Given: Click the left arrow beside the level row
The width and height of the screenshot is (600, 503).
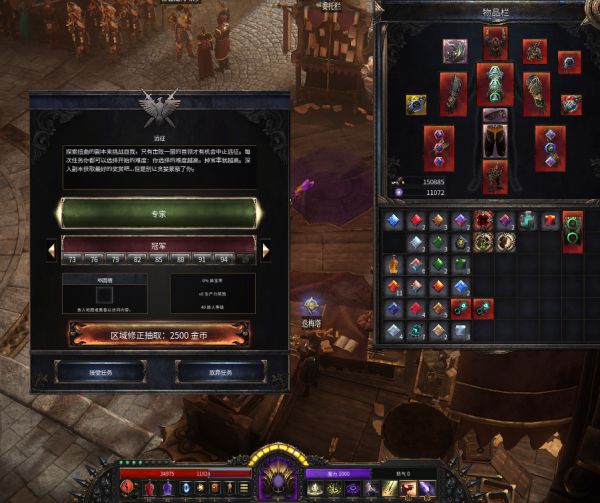Looking at the screenshot, I should pos(50,251).
